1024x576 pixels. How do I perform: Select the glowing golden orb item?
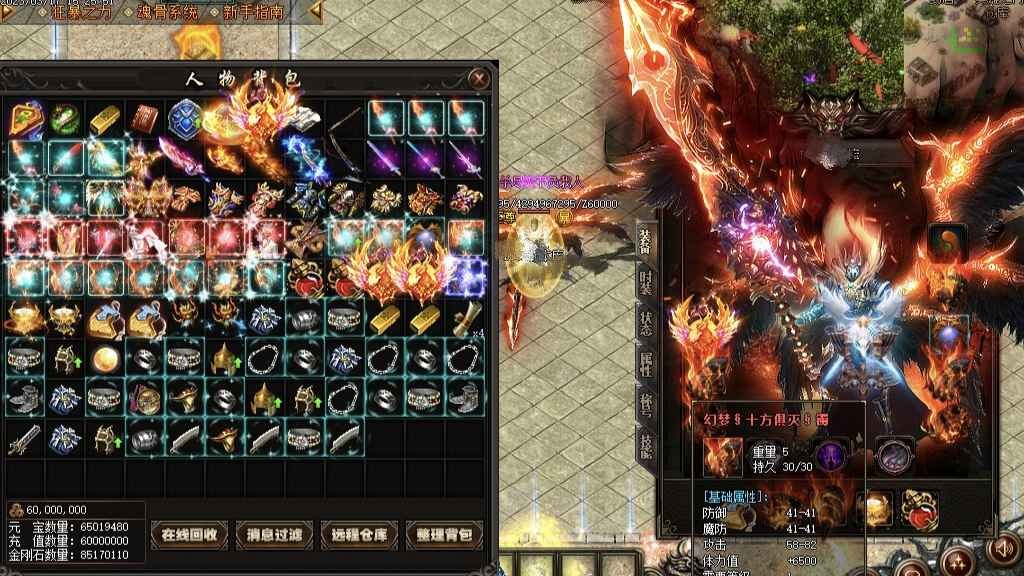(104, 358)
